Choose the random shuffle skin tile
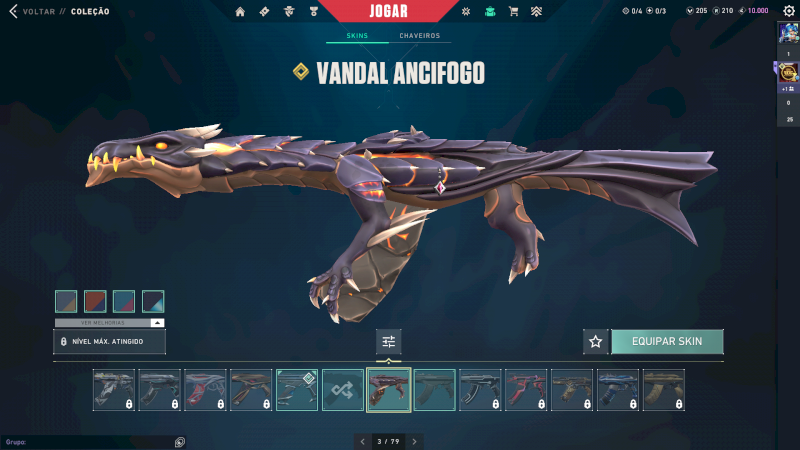Viewport: 800px width, 450px height. point(343,390)
